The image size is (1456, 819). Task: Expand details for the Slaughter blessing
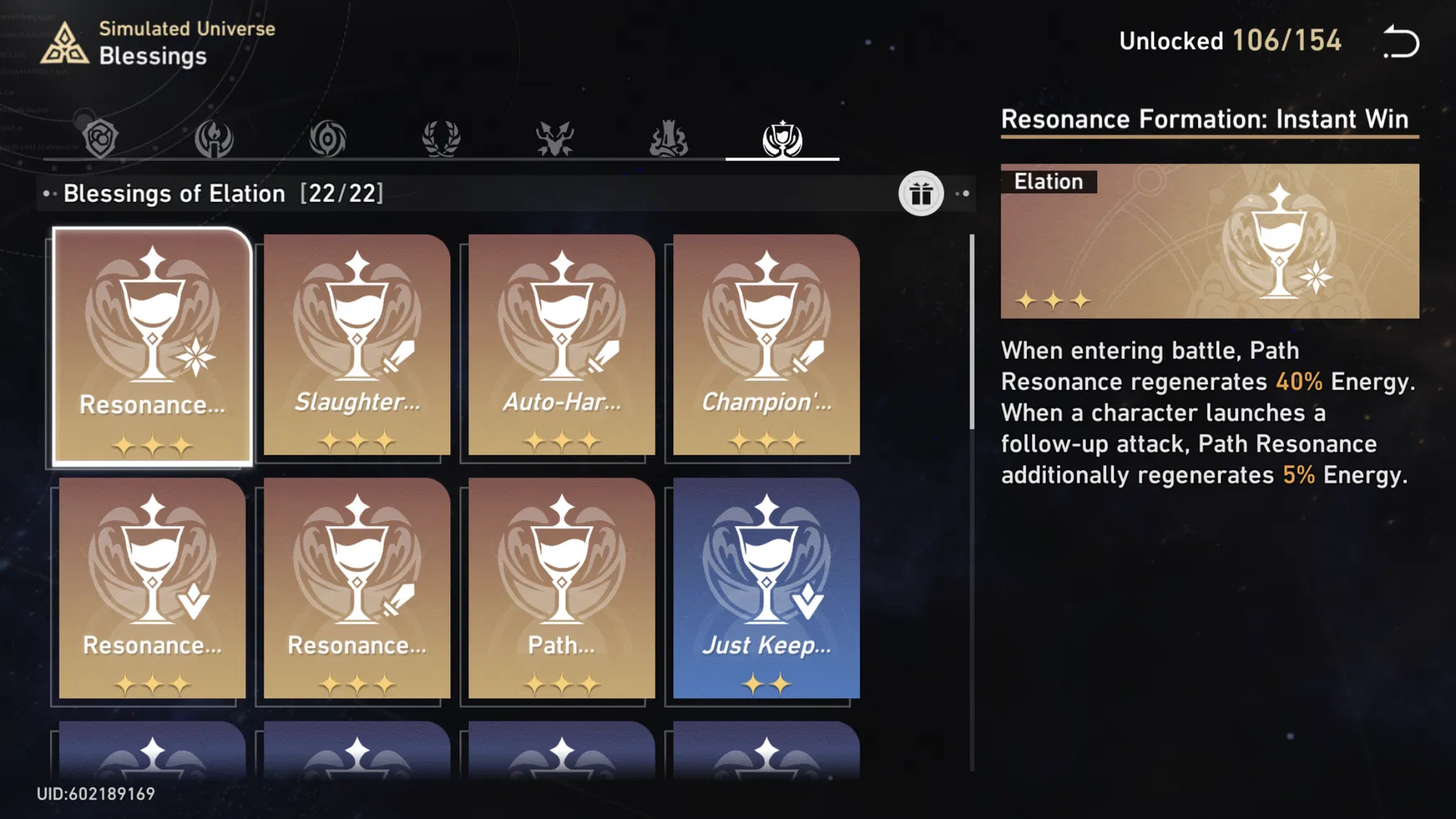355,348
